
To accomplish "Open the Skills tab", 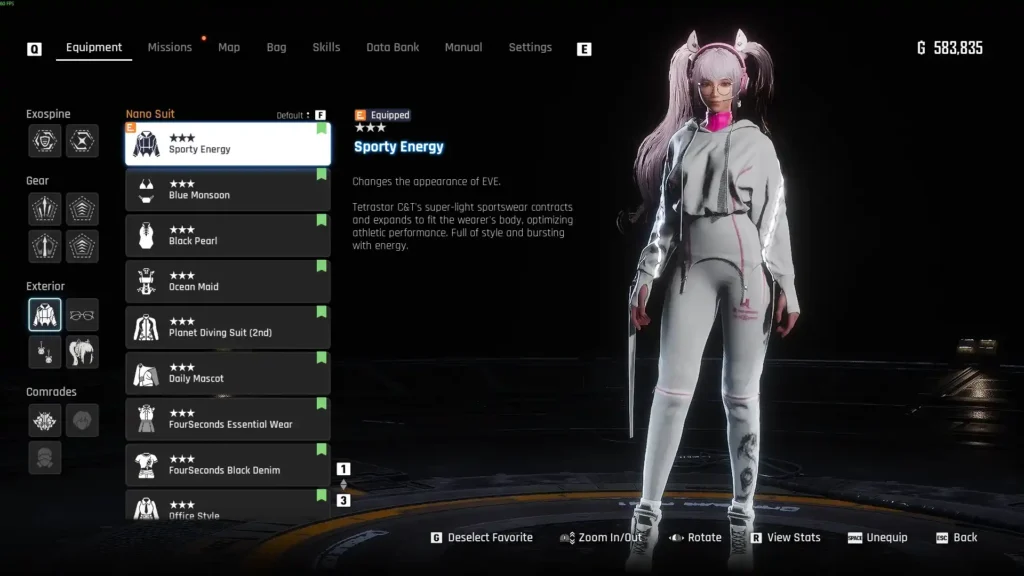I will coord(326,47).
